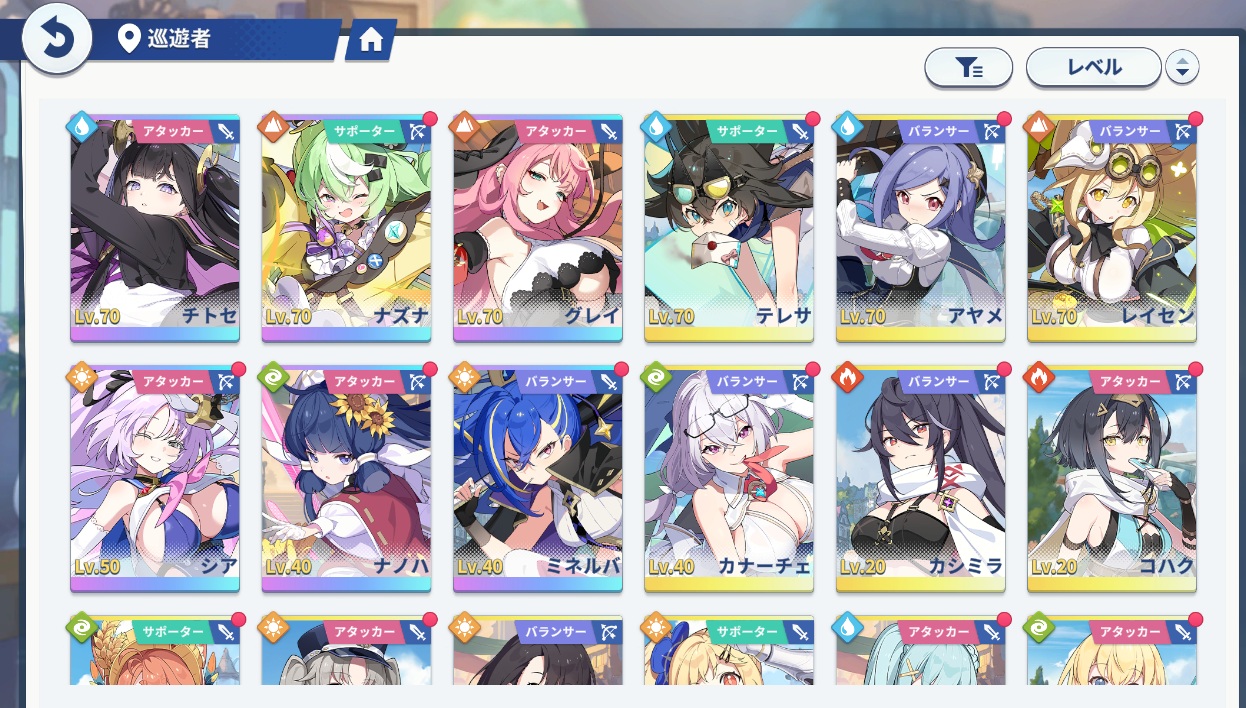Open the テレサ character card
This screenshot has width=1246, height=708.
[x=729, y=226]
